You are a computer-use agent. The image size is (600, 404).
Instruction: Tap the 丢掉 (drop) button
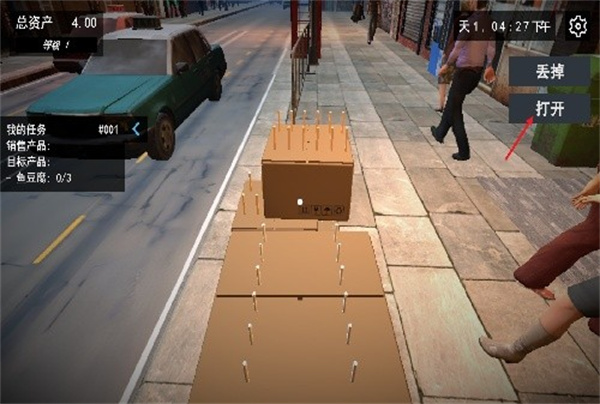pos(546,72)
